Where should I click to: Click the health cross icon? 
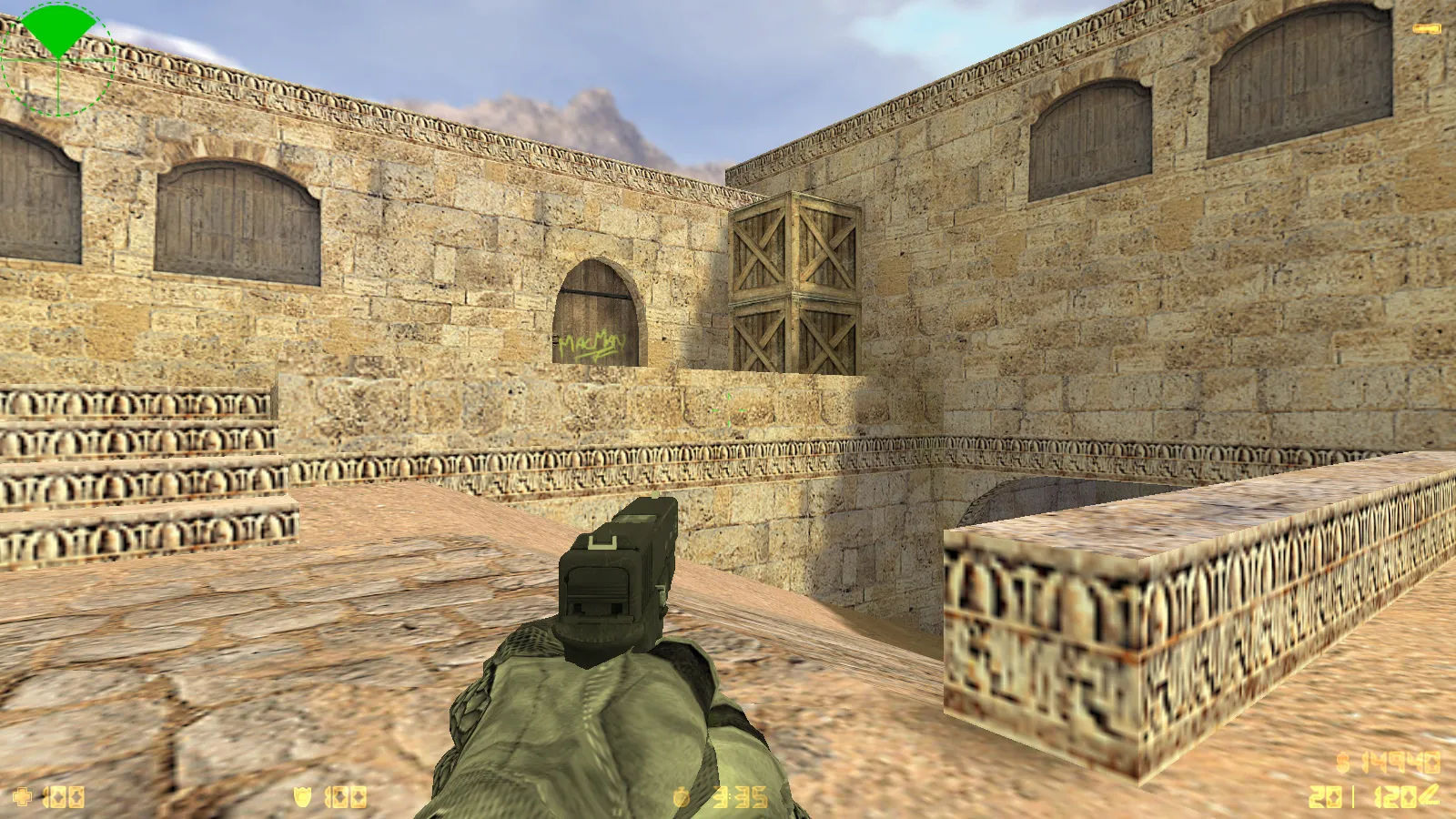pos(22,797)
